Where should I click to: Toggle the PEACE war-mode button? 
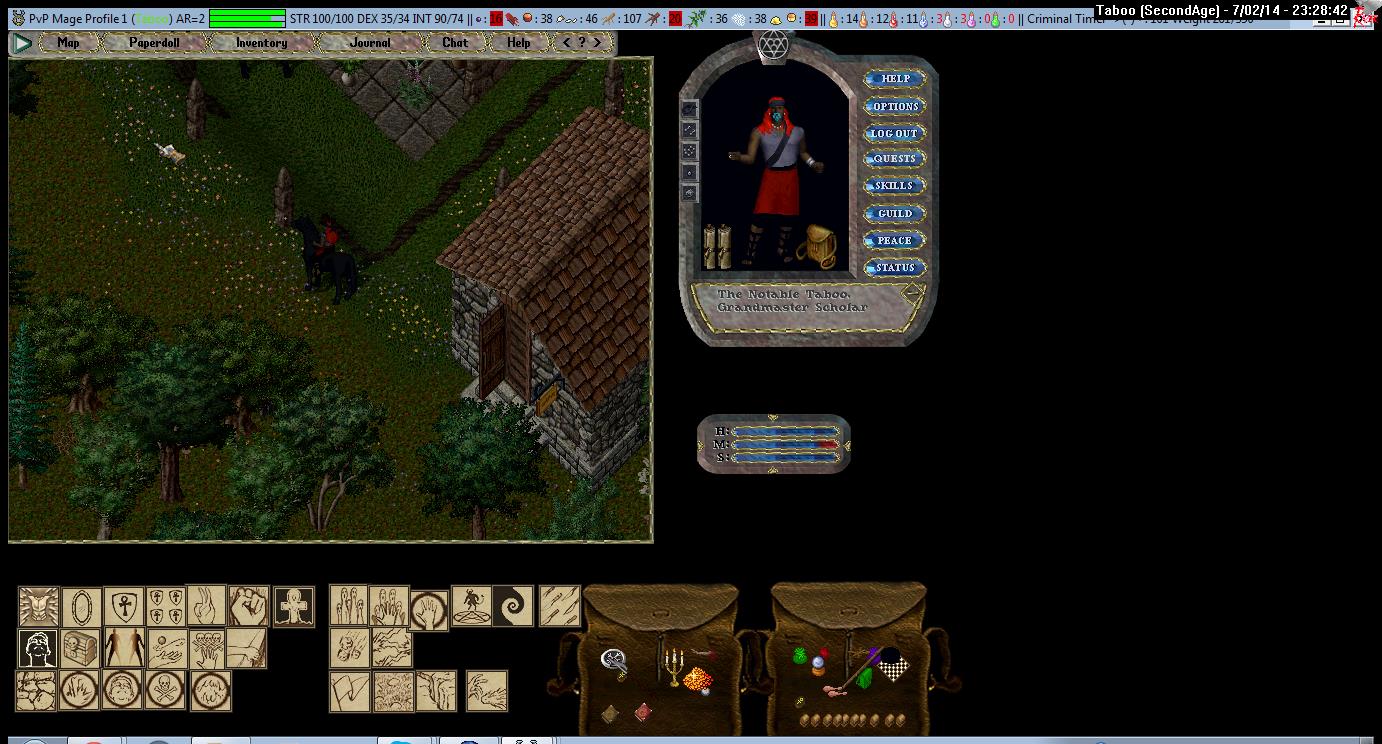894,240
